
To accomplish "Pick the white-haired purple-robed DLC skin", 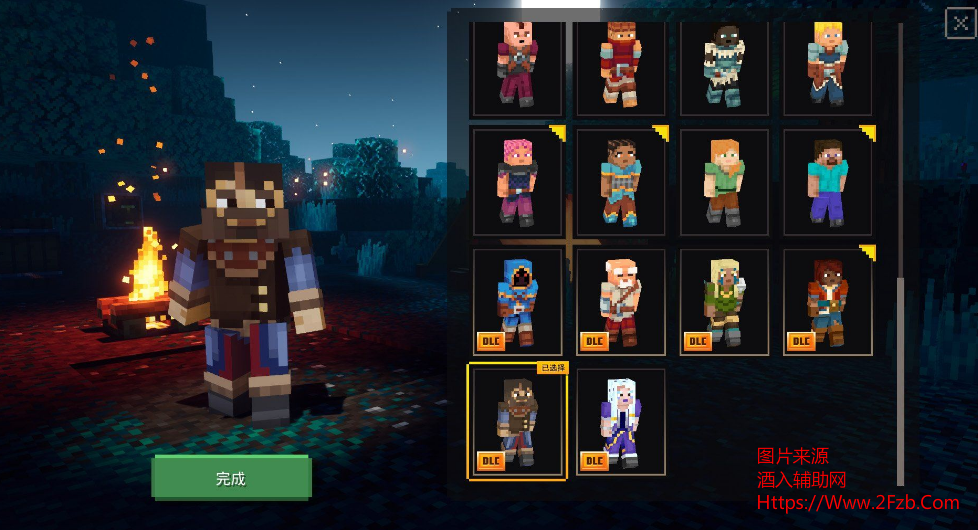I will coord(621,422).
